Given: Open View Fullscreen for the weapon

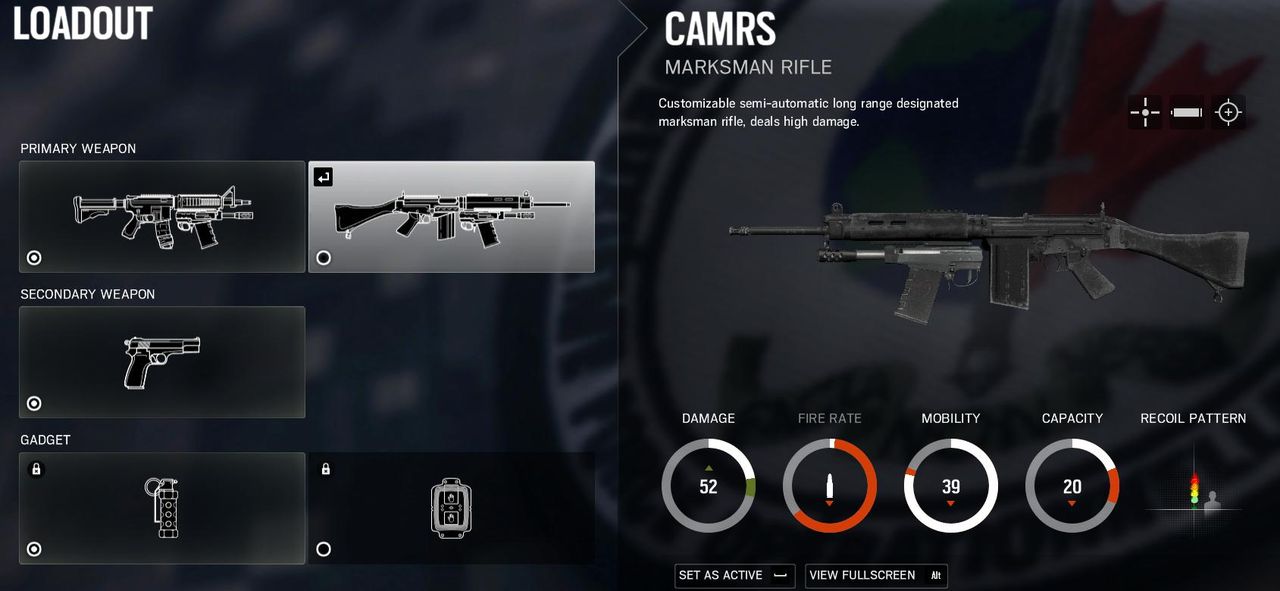Looking at the screenshot, I should 875,576.
